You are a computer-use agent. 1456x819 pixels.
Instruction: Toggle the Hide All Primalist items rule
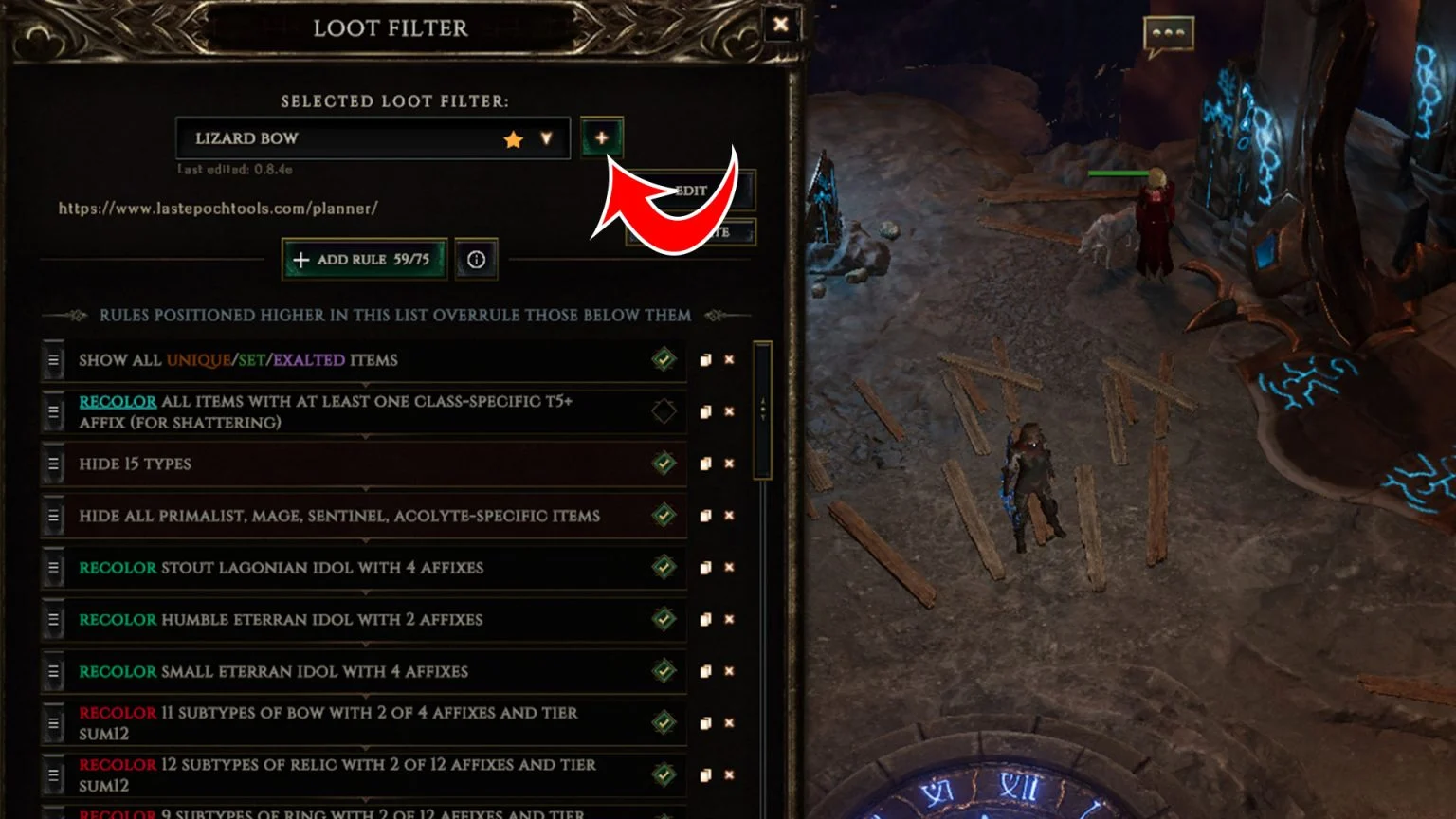664,516
